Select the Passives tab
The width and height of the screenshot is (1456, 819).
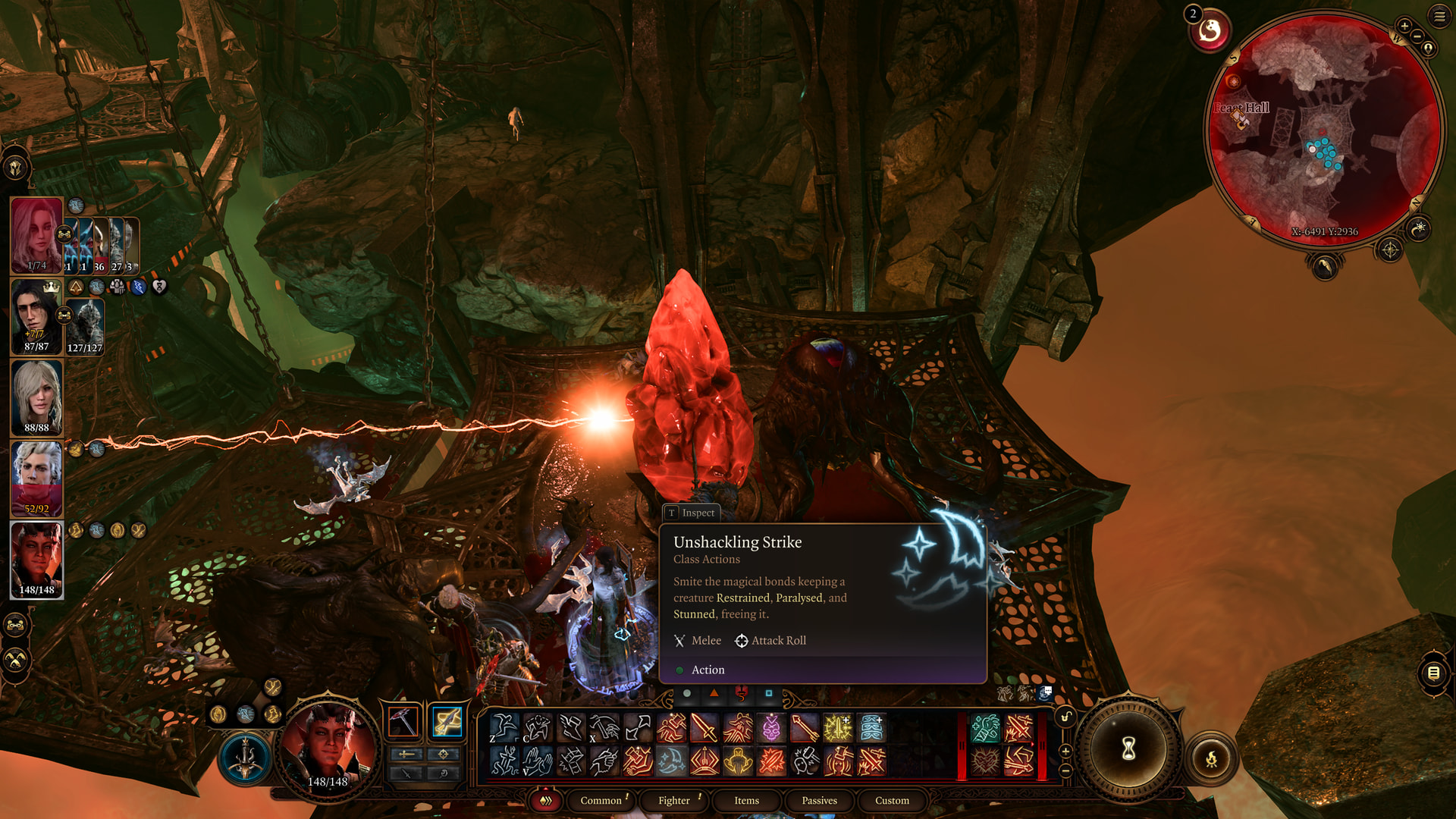click(x=819, y=800)
